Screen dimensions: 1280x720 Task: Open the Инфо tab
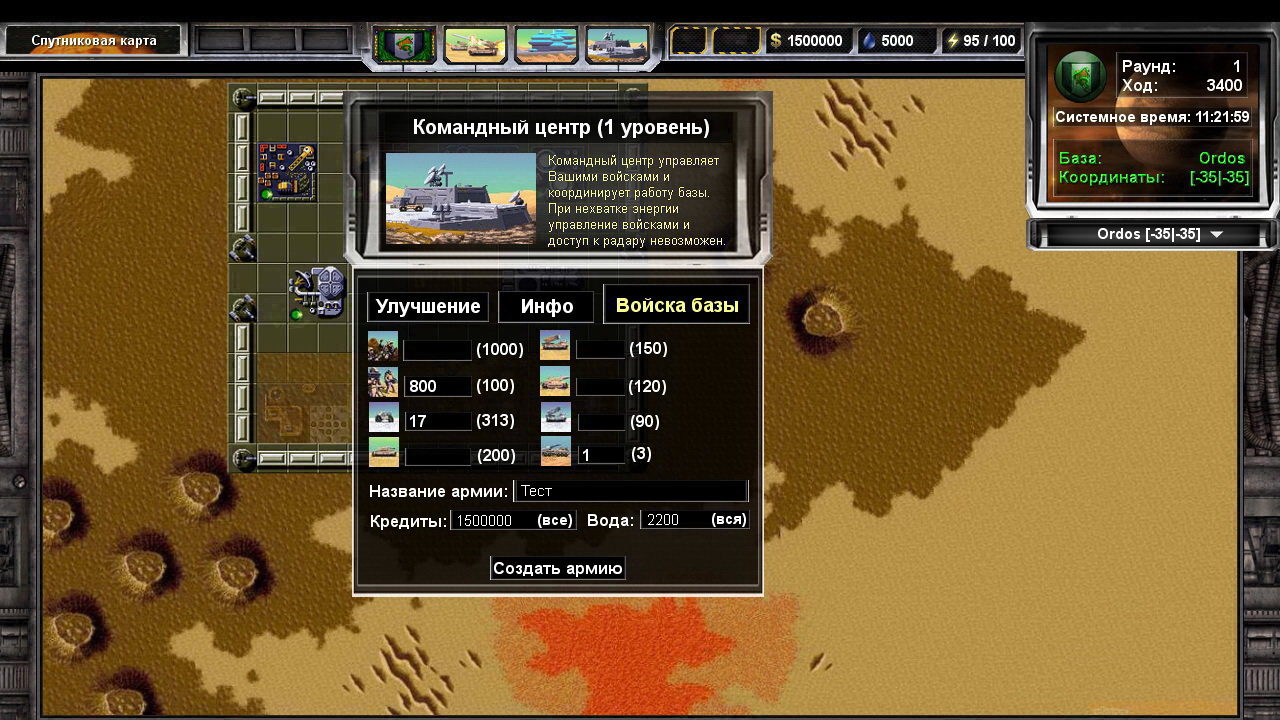coord(546,306)
